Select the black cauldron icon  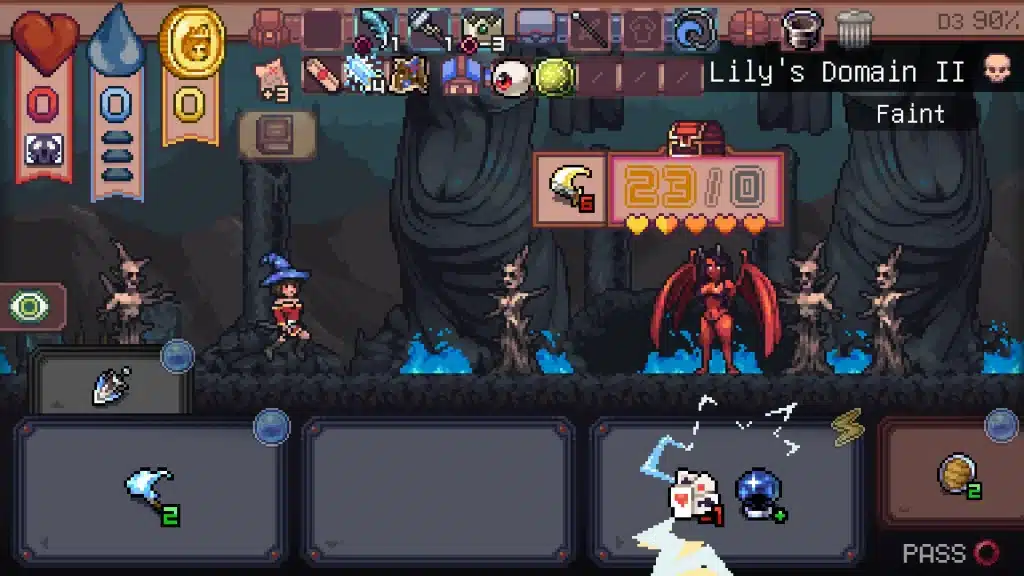coord(801,28)
